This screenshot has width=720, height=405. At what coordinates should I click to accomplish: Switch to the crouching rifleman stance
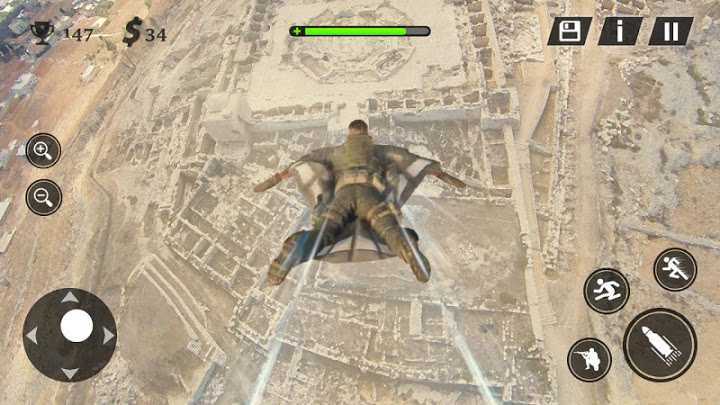[589, 359]
